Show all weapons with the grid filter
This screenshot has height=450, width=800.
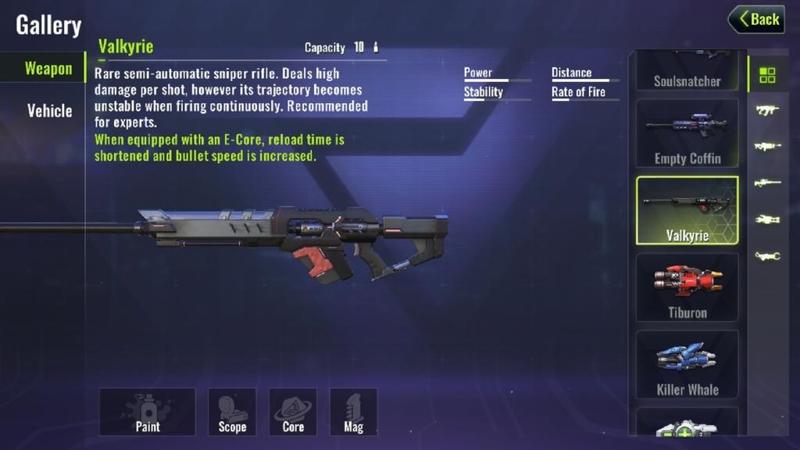point(767,75)
